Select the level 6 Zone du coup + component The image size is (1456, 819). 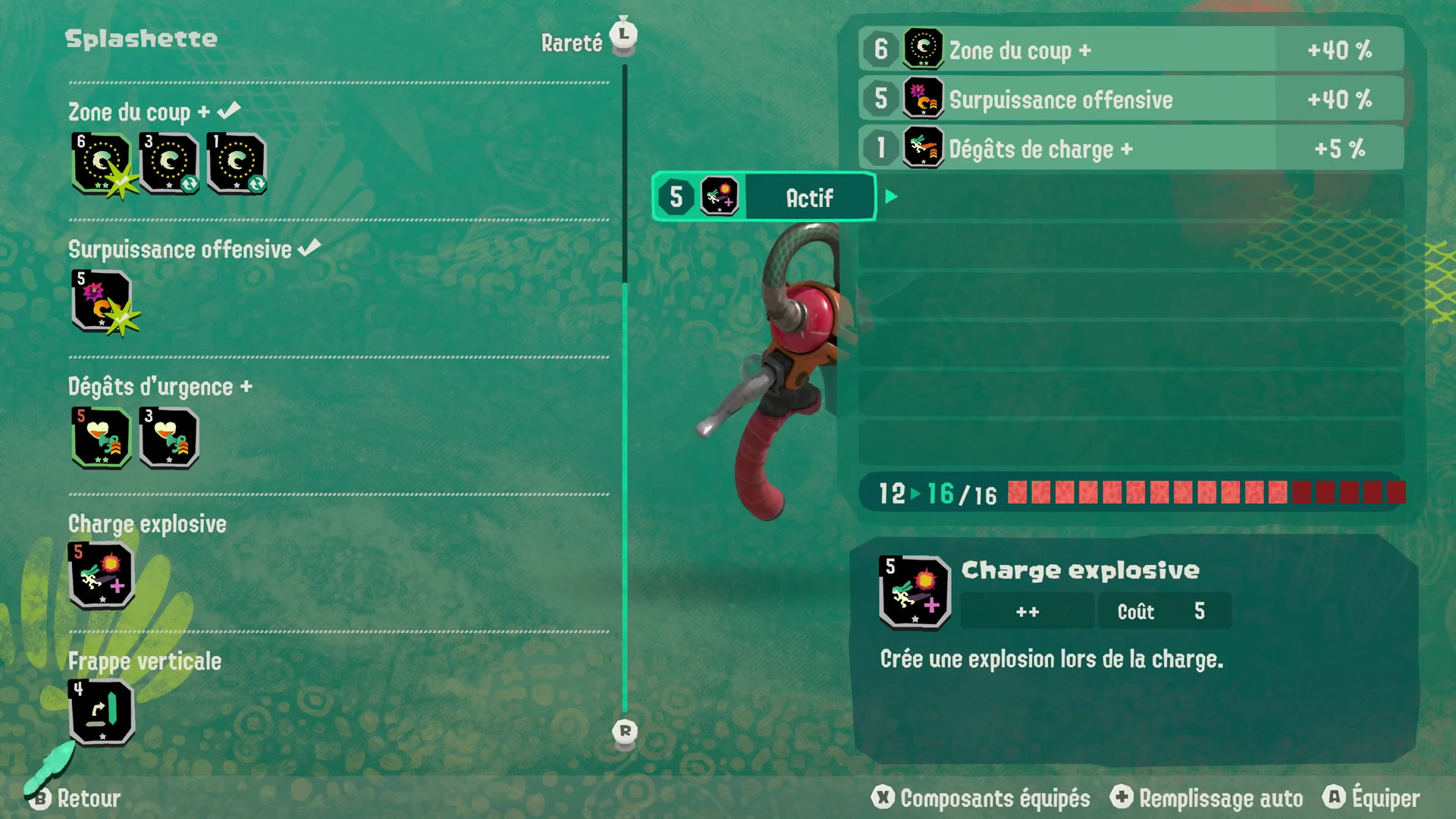pyautogui.click(x=101, y=163)
